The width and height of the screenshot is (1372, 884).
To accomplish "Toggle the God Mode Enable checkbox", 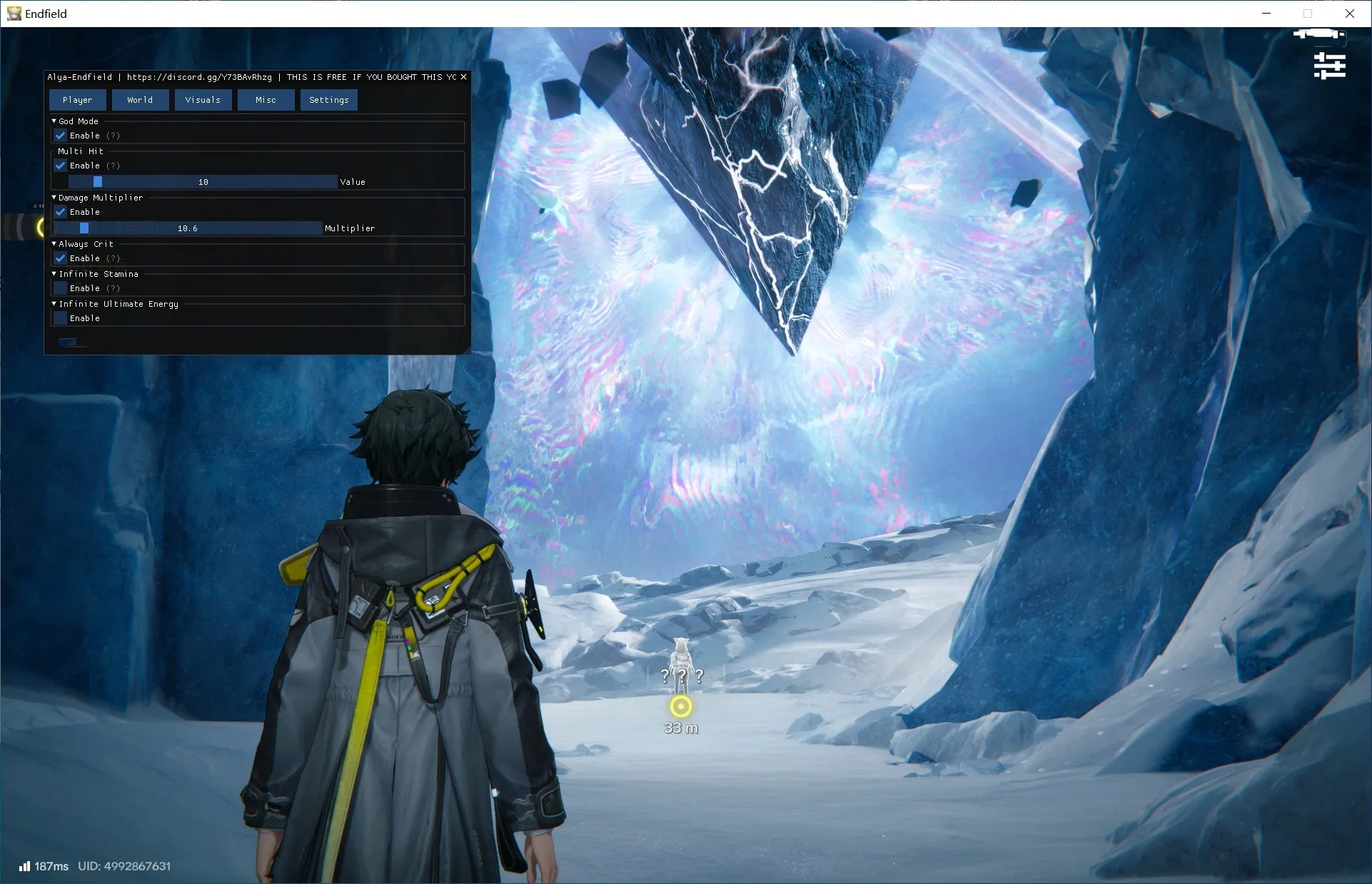I will (61, 136).
